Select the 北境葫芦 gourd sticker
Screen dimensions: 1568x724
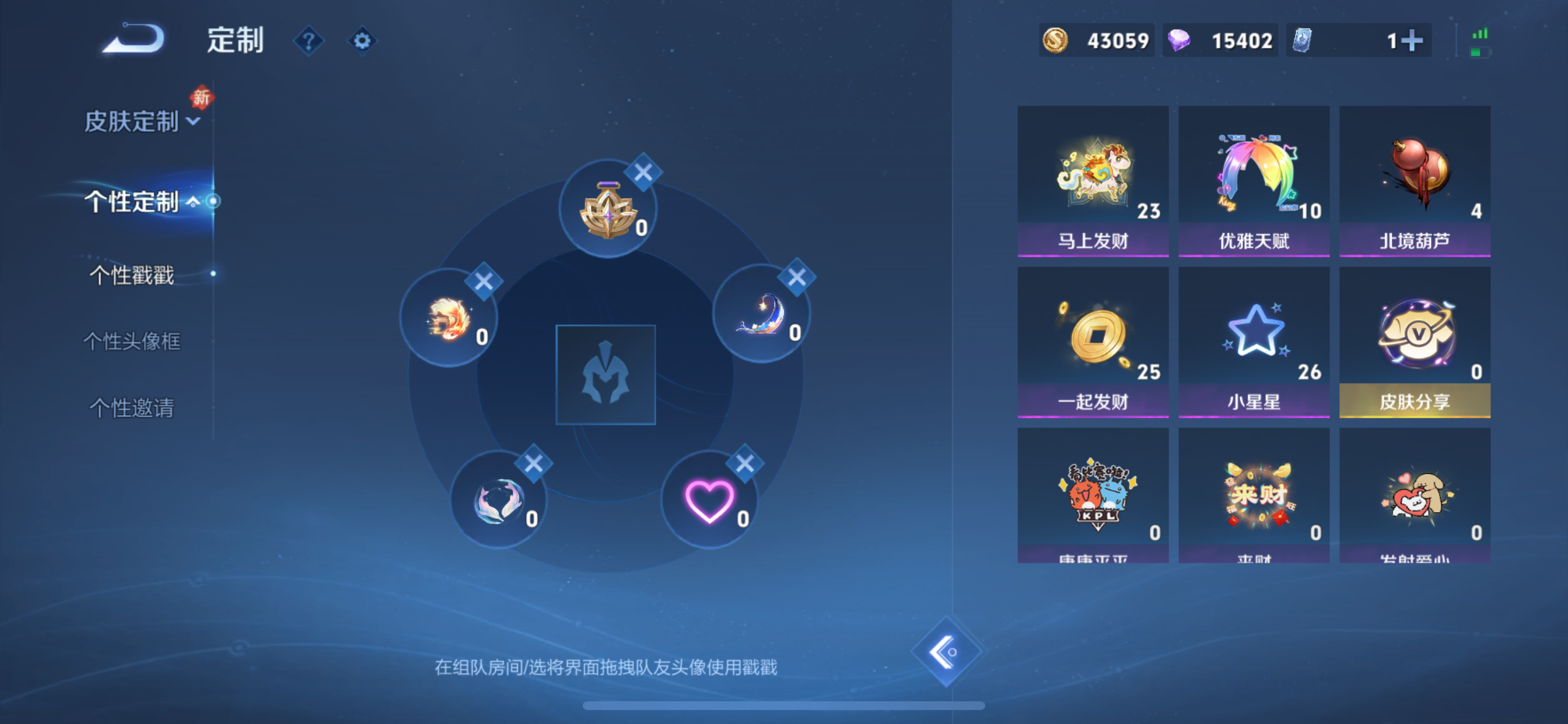(x=1414, y=177)
